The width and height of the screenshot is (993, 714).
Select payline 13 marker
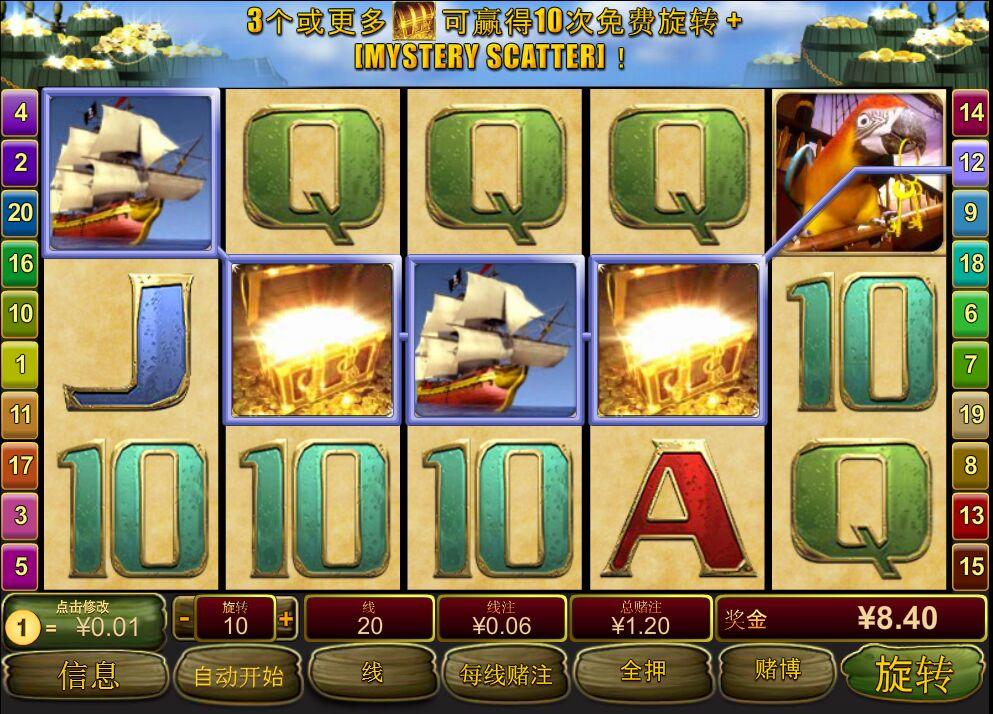point(971,516)
